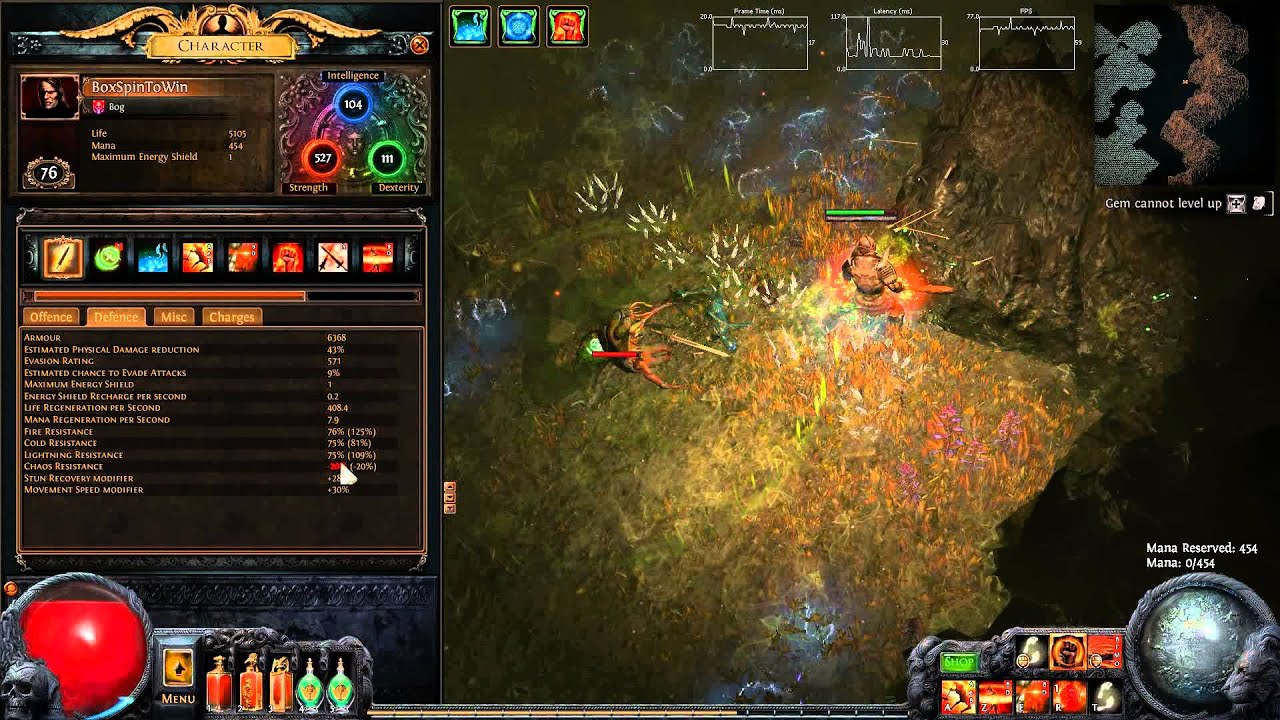Choose the green swirl skill in character panel

click(x=108, y=258)
